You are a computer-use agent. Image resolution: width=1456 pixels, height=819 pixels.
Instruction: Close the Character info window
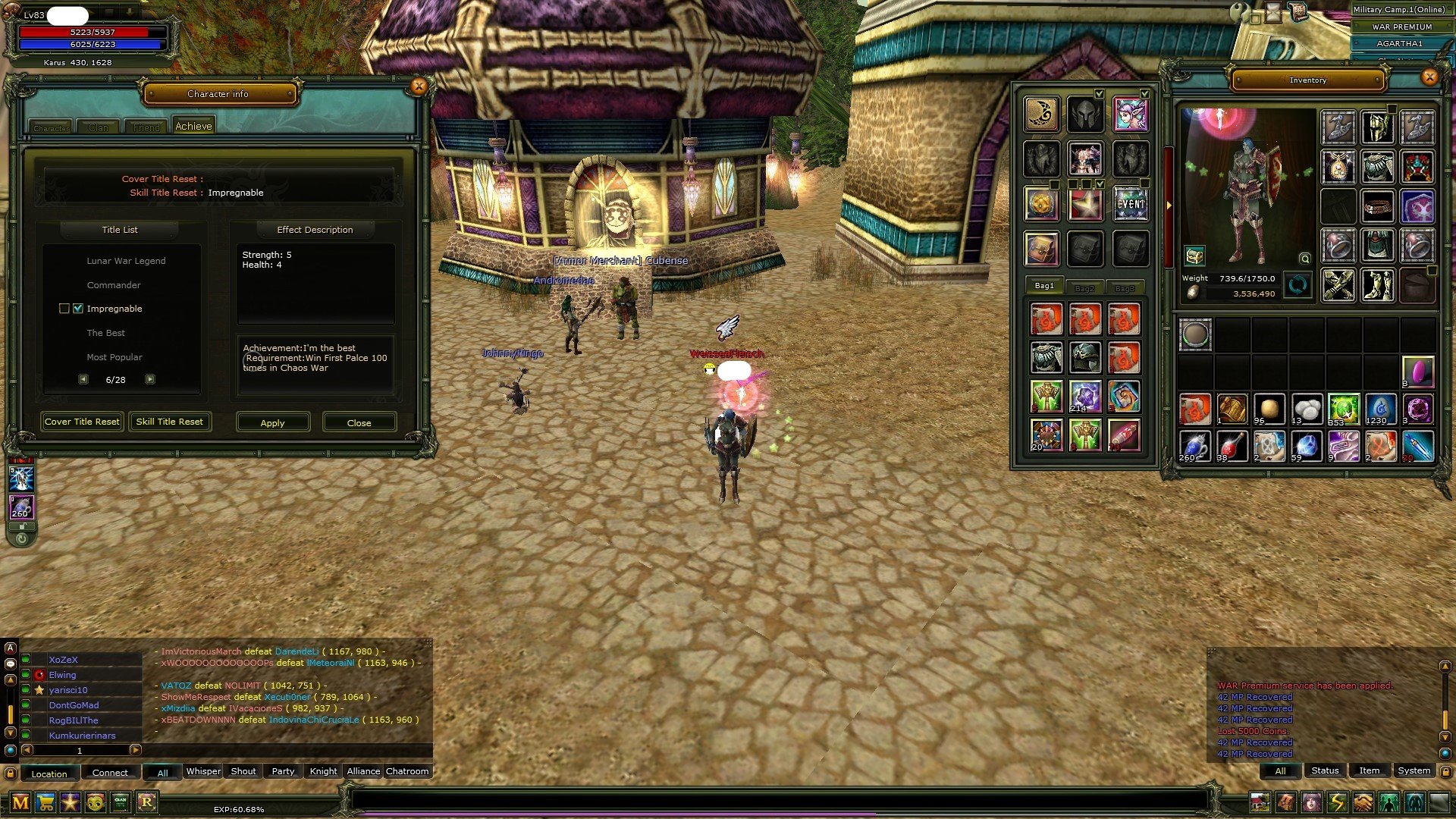pos(418,86)
